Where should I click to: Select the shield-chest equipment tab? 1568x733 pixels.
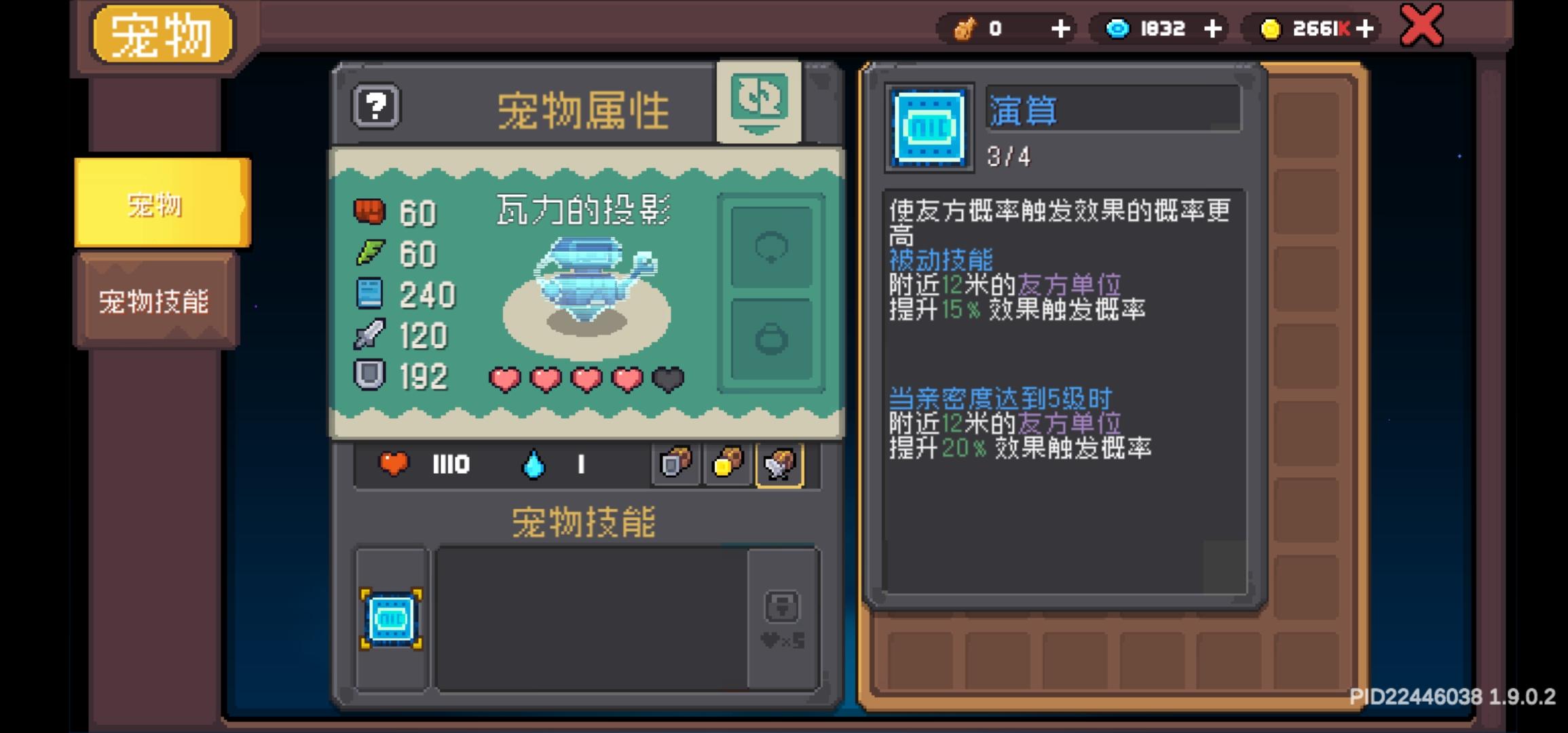pyautogui.click(x=674, y=464)
